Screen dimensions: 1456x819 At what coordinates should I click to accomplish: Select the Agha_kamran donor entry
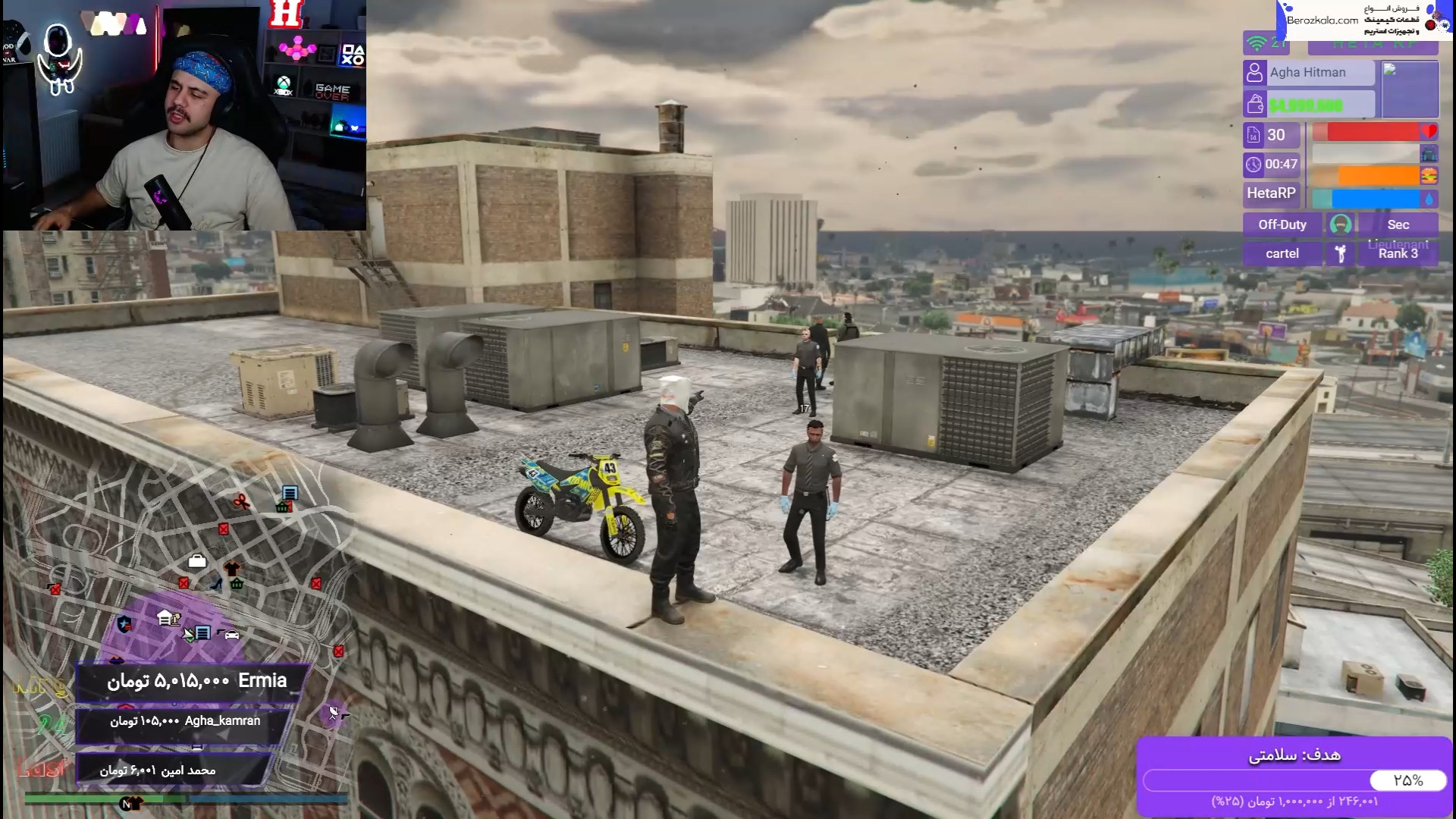tap(184, 721)
